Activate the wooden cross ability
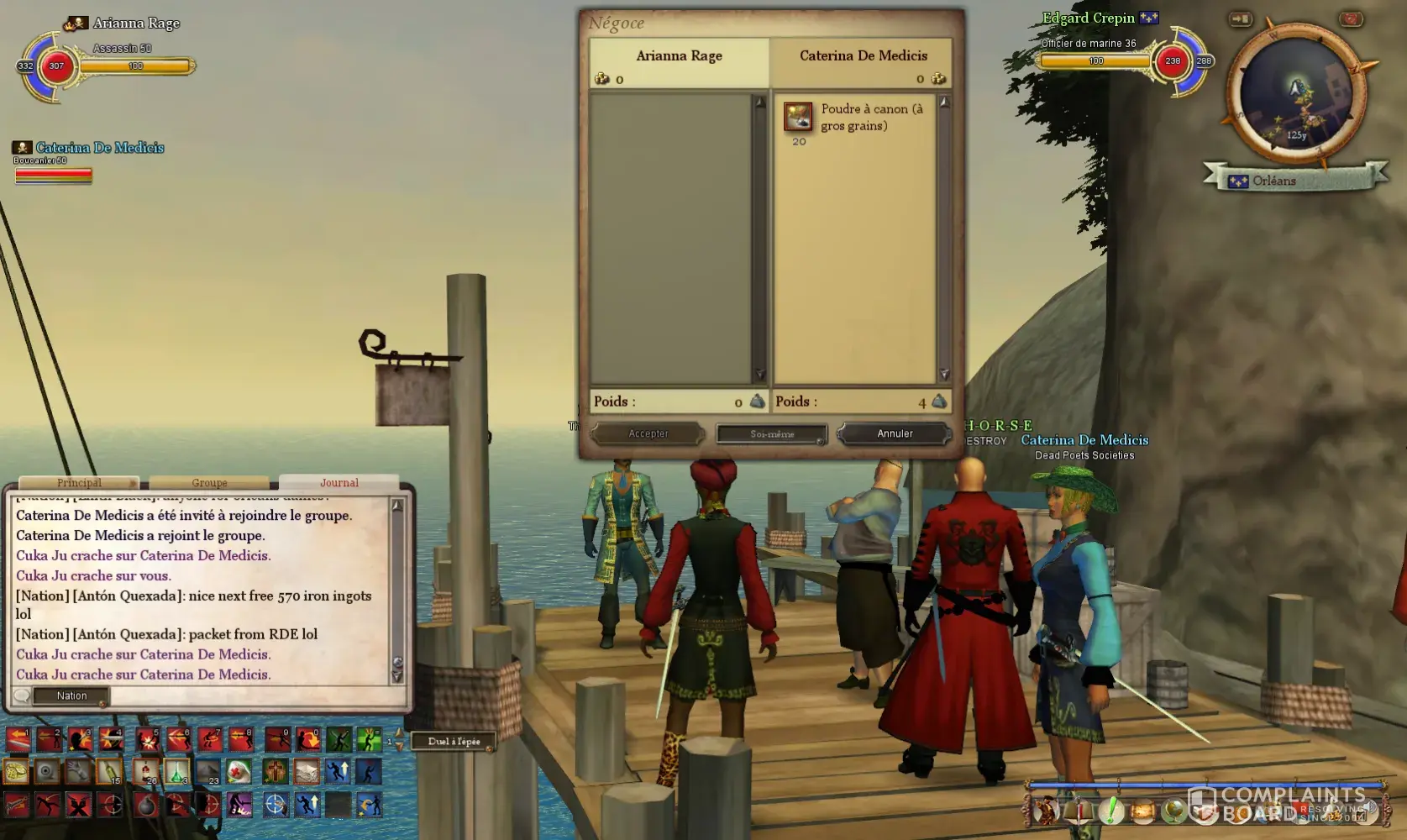Viewport: 1407px width, 840px height. pos(275,771)
